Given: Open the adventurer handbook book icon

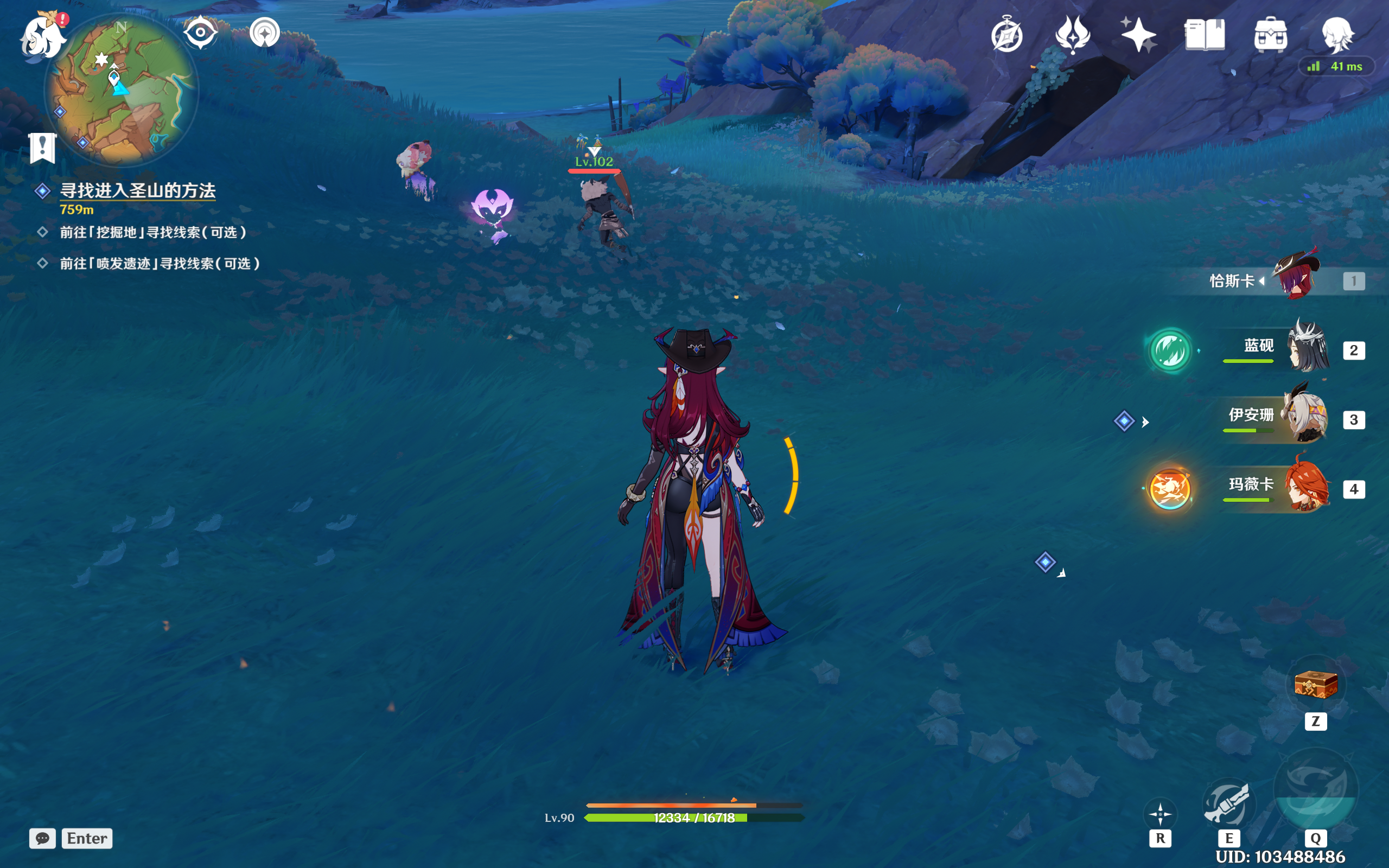Looking at the screenshot, I should 1204,35.
